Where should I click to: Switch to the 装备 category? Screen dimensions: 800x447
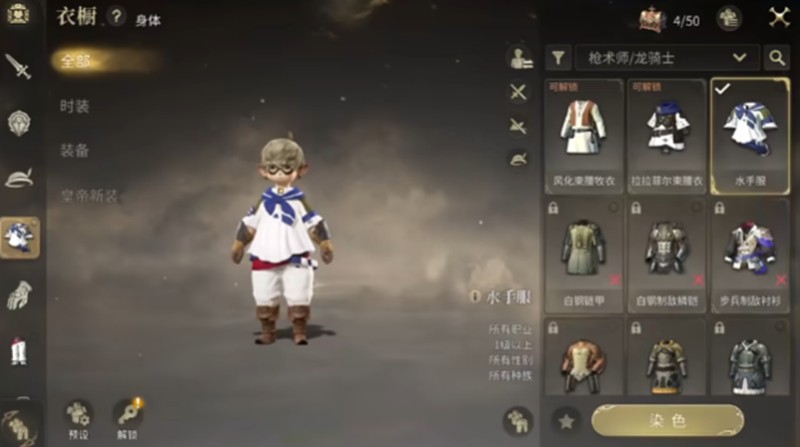[x=75, y=150]
